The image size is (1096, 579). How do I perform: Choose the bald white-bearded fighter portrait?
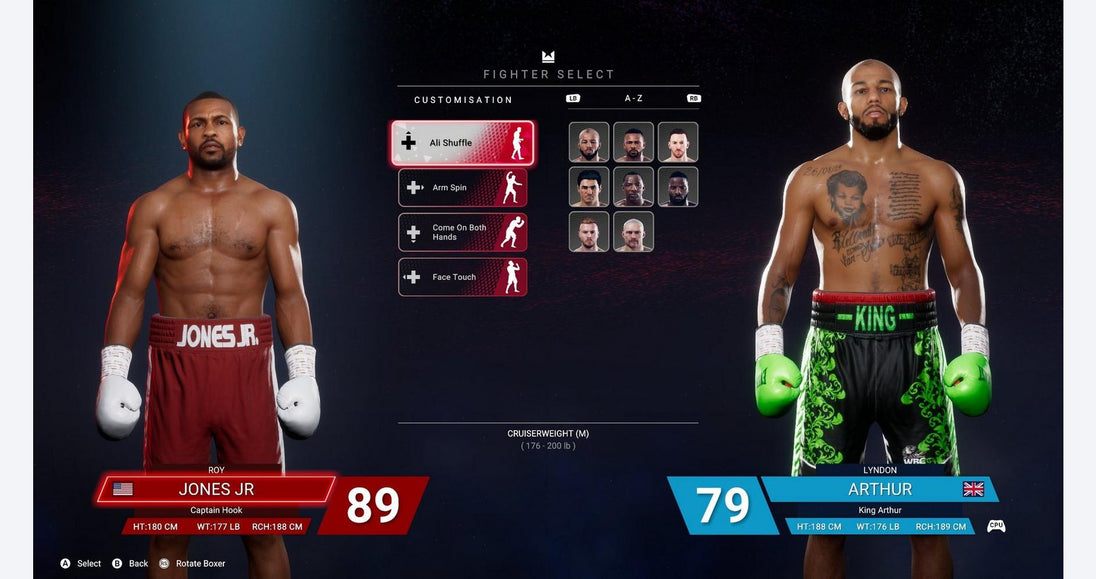tap(633, 231)
